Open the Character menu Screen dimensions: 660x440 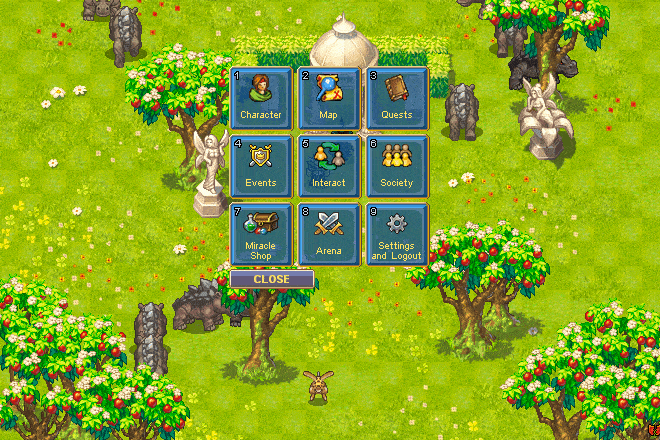(261, 98)
